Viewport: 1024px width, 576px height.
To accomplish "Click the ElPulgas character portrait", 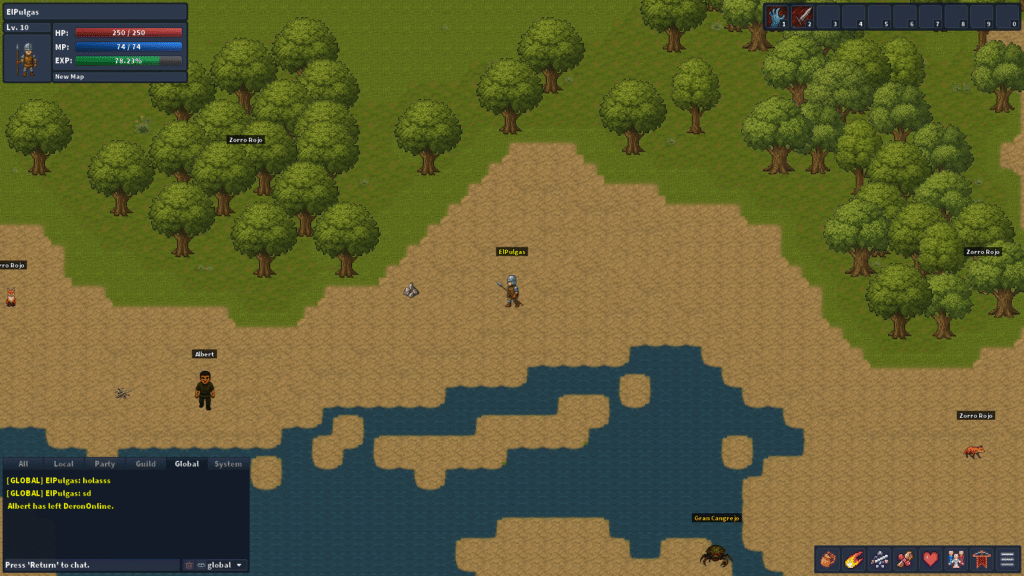I will click(28, 59).
